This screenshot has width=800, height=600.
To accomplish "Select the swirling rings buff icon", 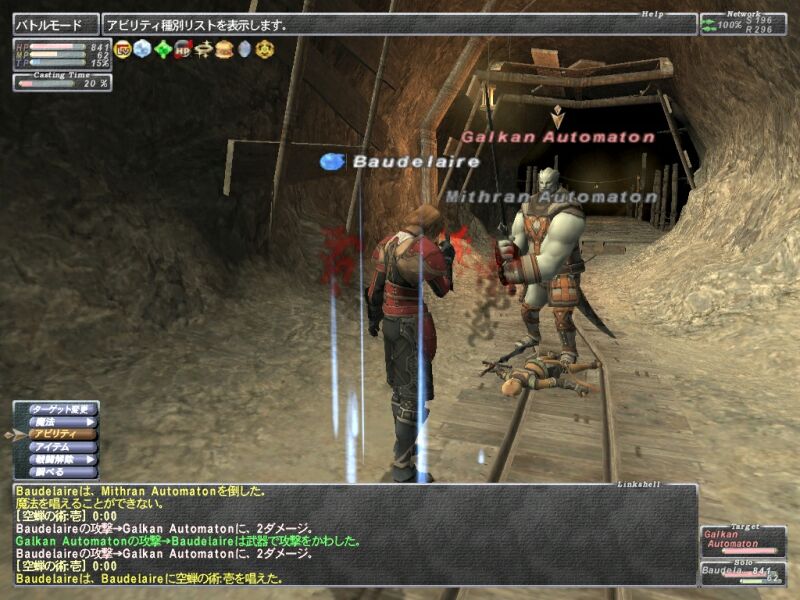I will click(204, 48).
